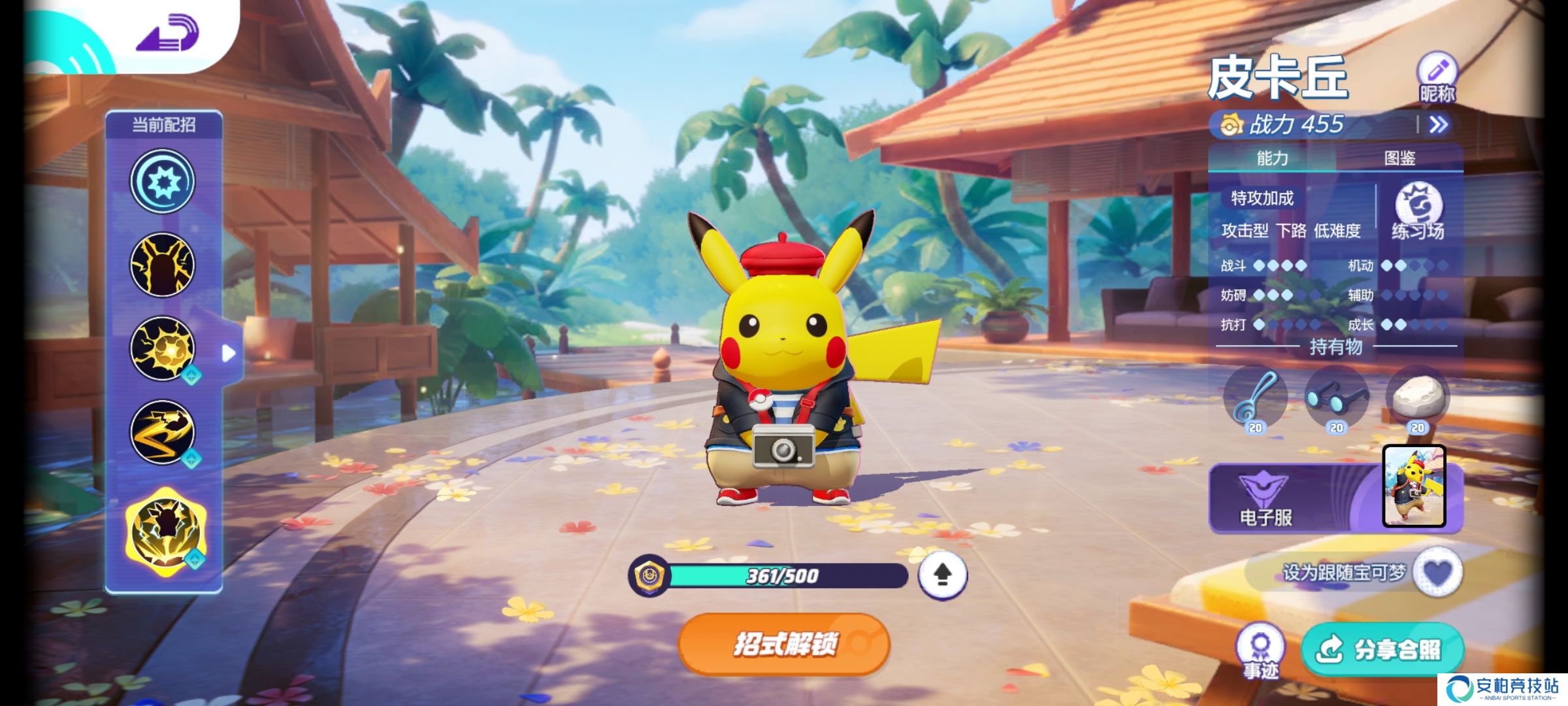Expand the current moveset panel arrow
Viewport: 1568px width, 706px height.
(229, 354)
